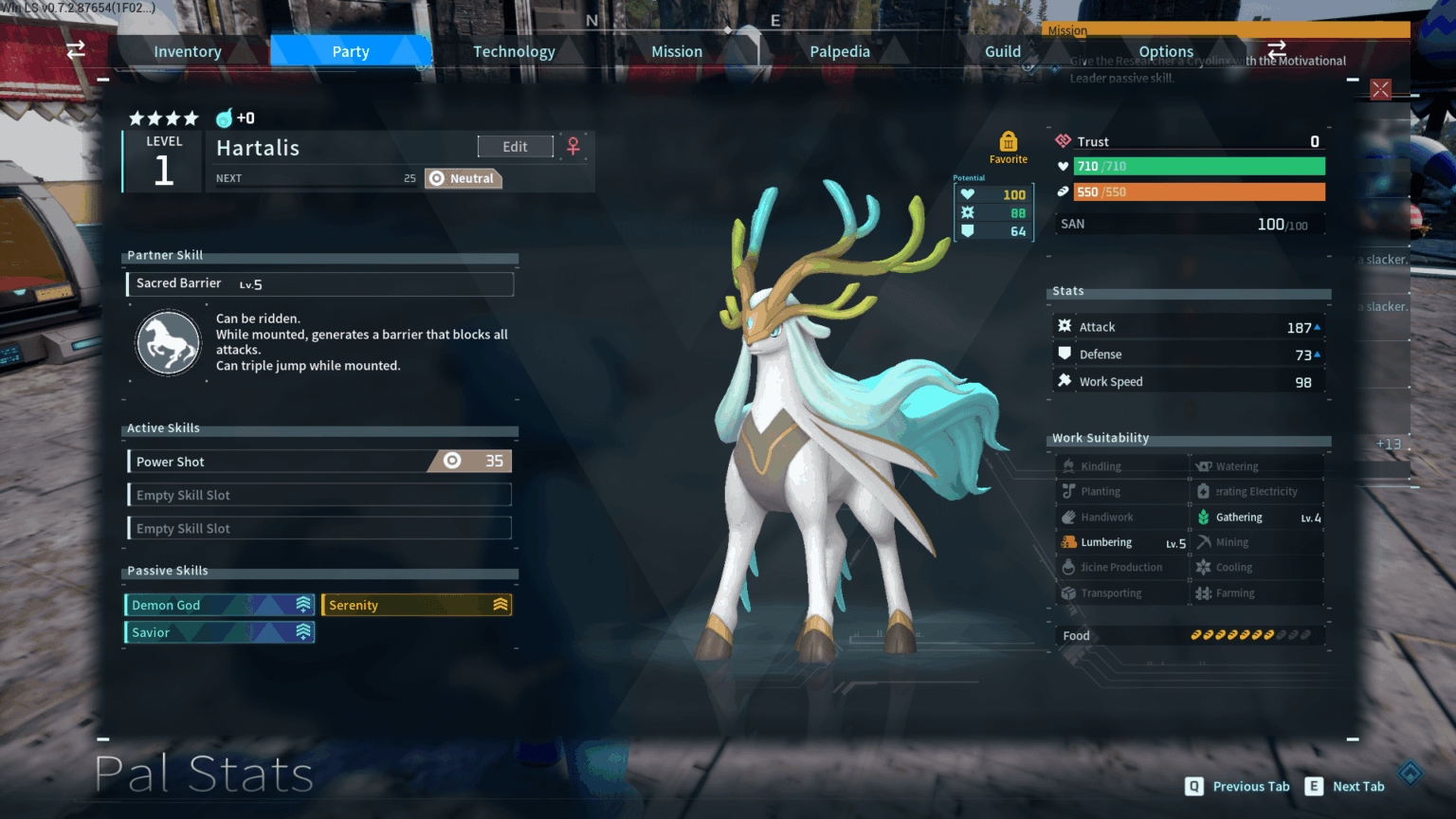Click the Sacred Barrier partner skill icon
Screen dimensions: 1456x819
(168, 342)
